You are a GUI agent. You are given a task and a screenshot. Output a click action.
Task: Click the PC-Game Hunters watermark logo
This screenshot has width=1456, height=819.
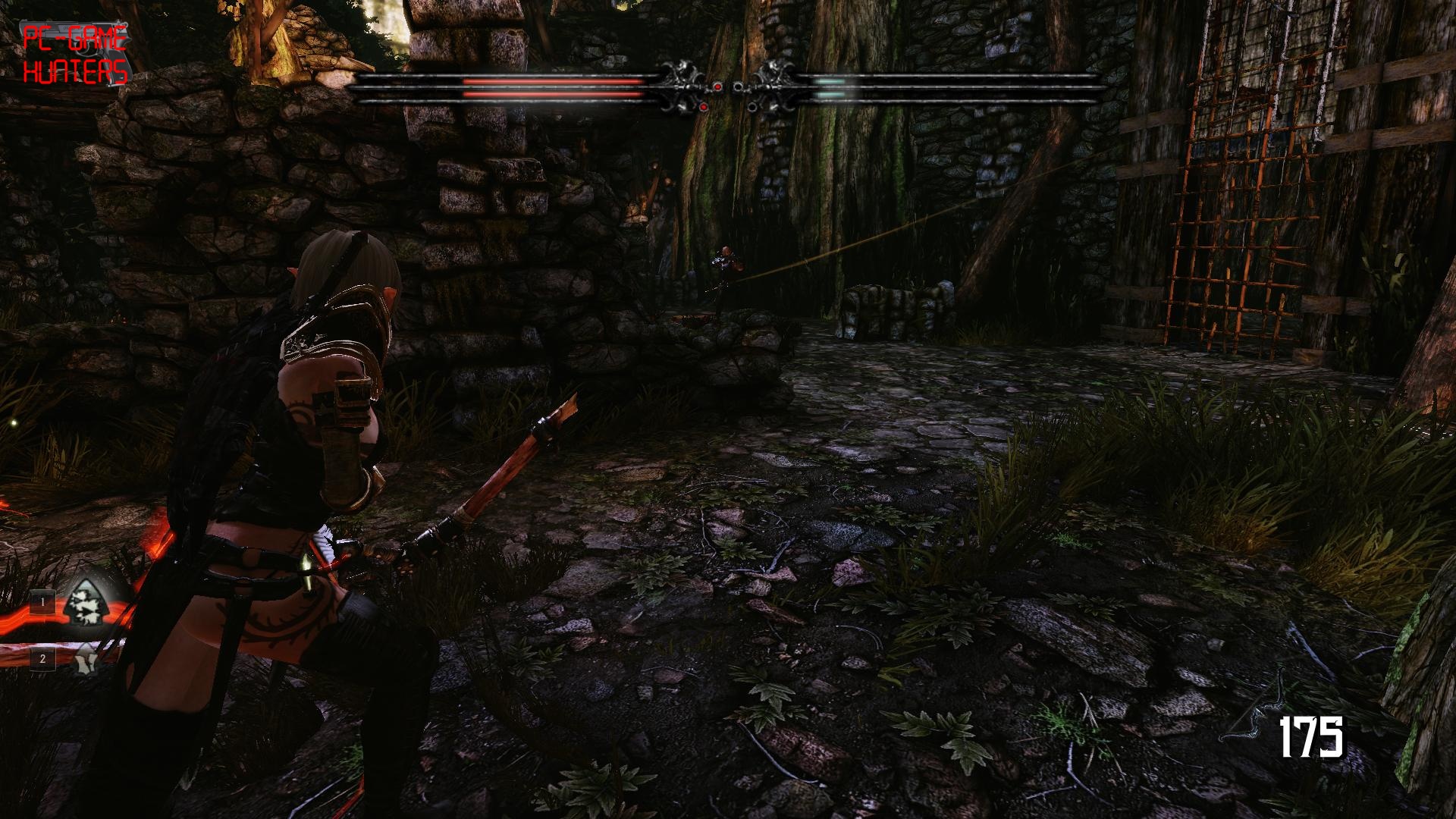tap(74, 54)
